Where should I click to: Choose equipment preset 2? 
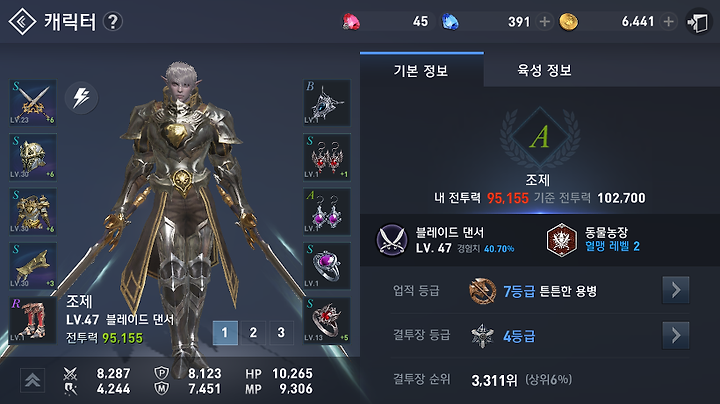point(254,333)
